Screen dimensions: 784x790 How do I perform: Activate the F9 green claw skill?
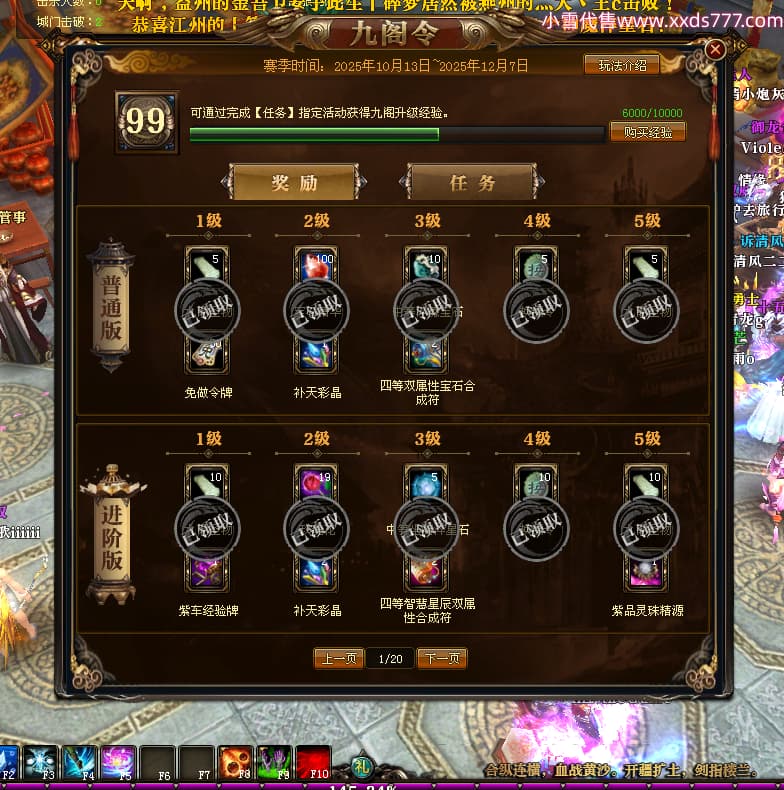click(274, 763)
